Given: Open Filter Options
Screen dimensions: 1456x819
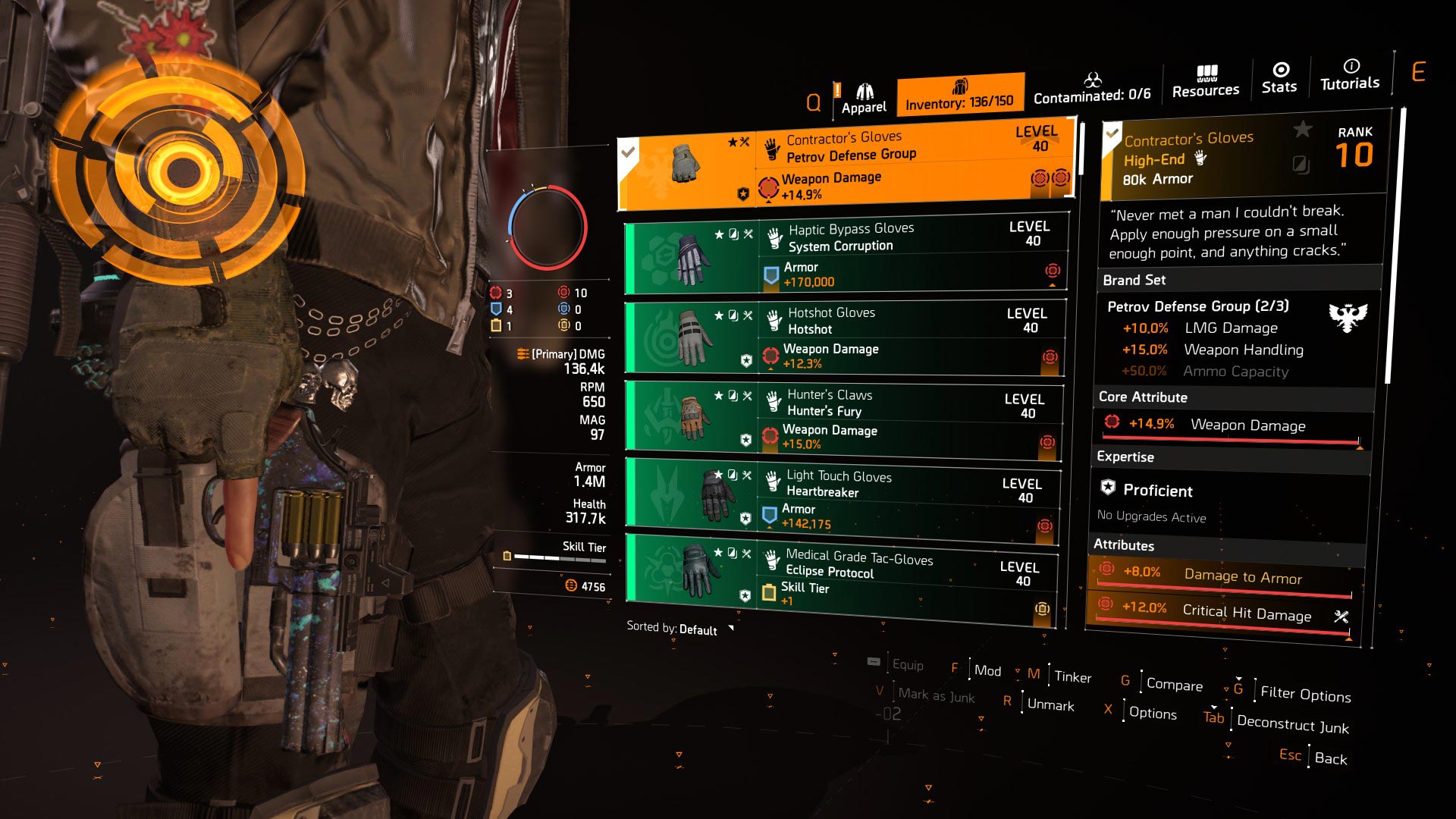Looking at the screenshot, I should (1305, 693).
